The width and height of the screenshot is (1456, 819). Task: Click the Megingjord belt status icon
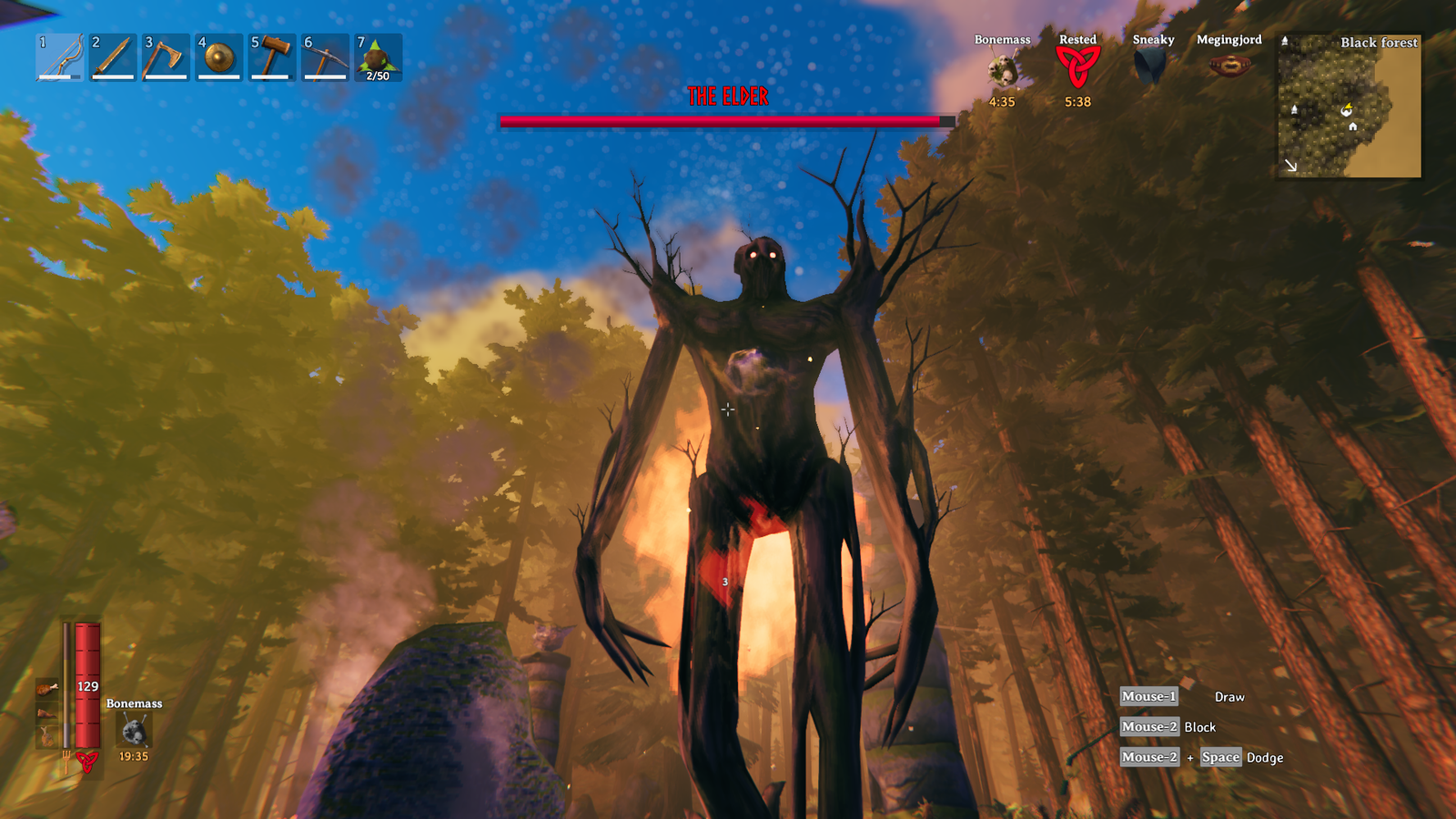pyautogui.click(x=1230, y=66)
